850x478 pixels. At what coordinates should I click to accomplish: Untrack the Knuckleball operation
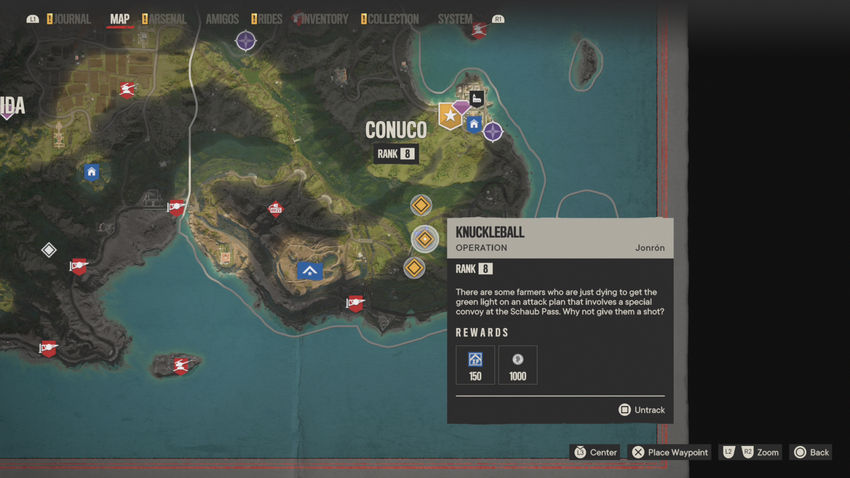point(641,410)
